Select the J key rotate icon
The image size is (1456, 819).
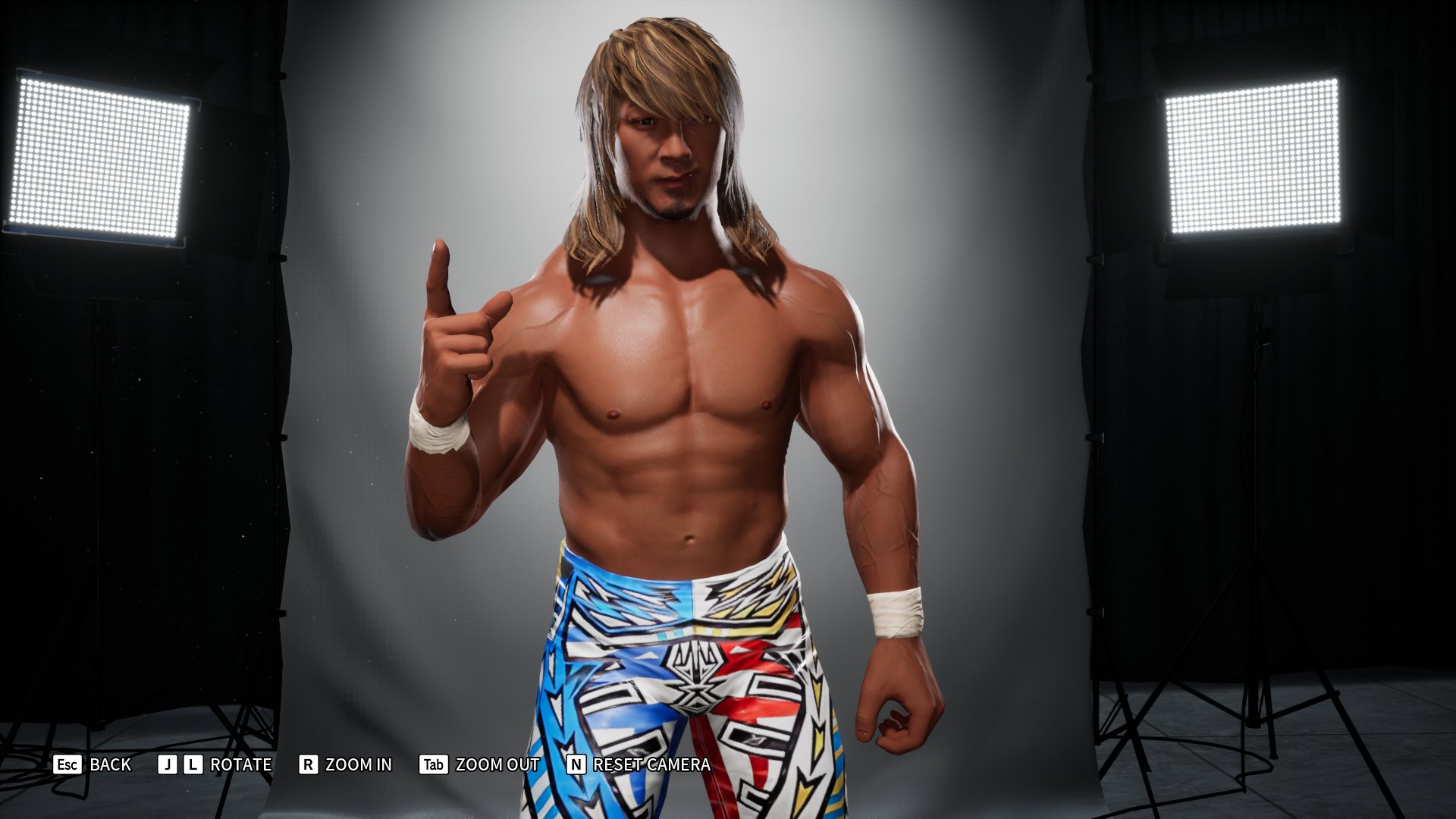[166, 765]
